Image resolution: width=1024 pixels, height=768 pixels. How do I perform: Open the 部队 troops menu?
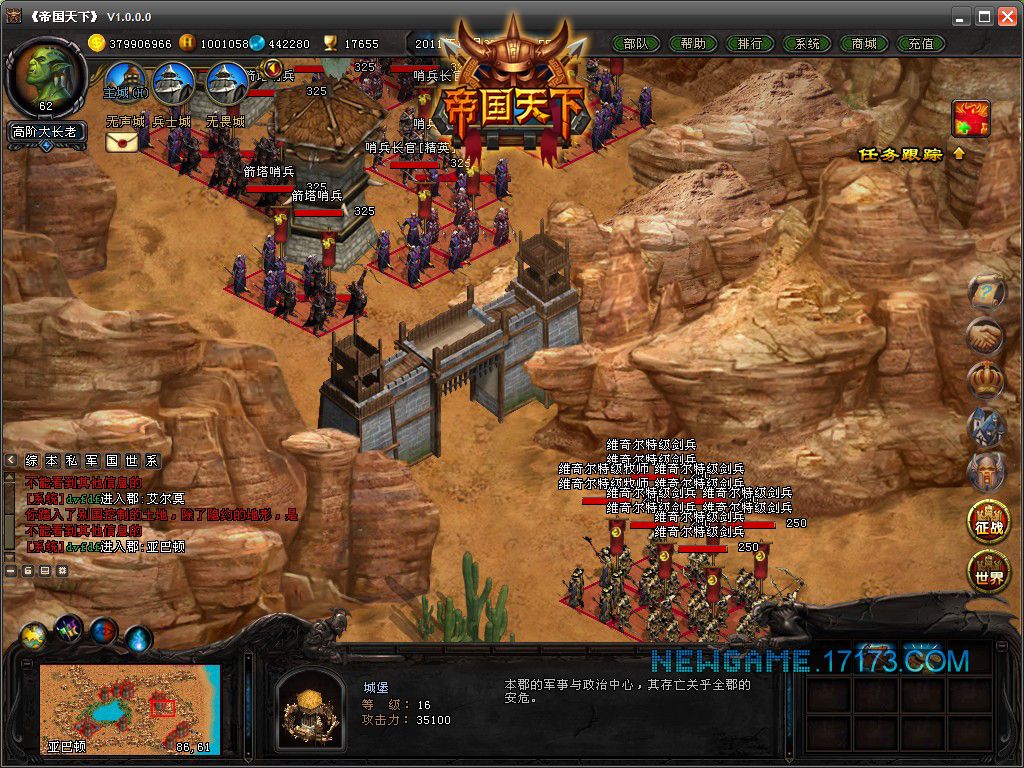635,44
